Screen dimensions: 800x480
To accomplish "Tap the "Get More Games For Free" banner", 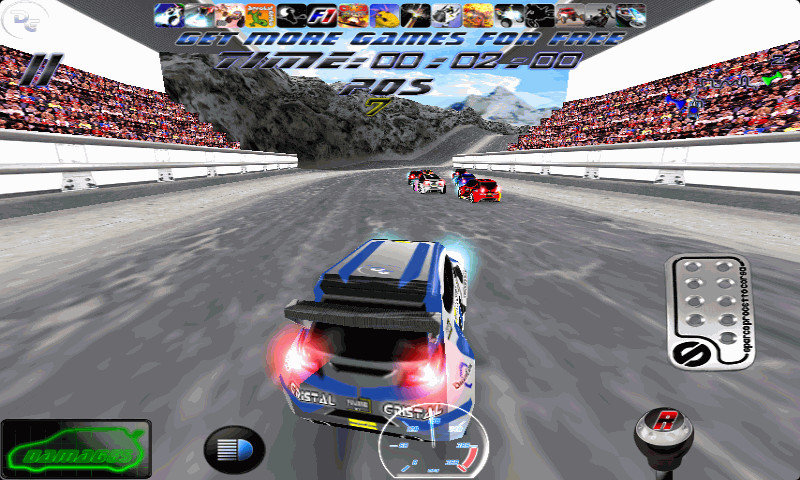I will (400, 38).
